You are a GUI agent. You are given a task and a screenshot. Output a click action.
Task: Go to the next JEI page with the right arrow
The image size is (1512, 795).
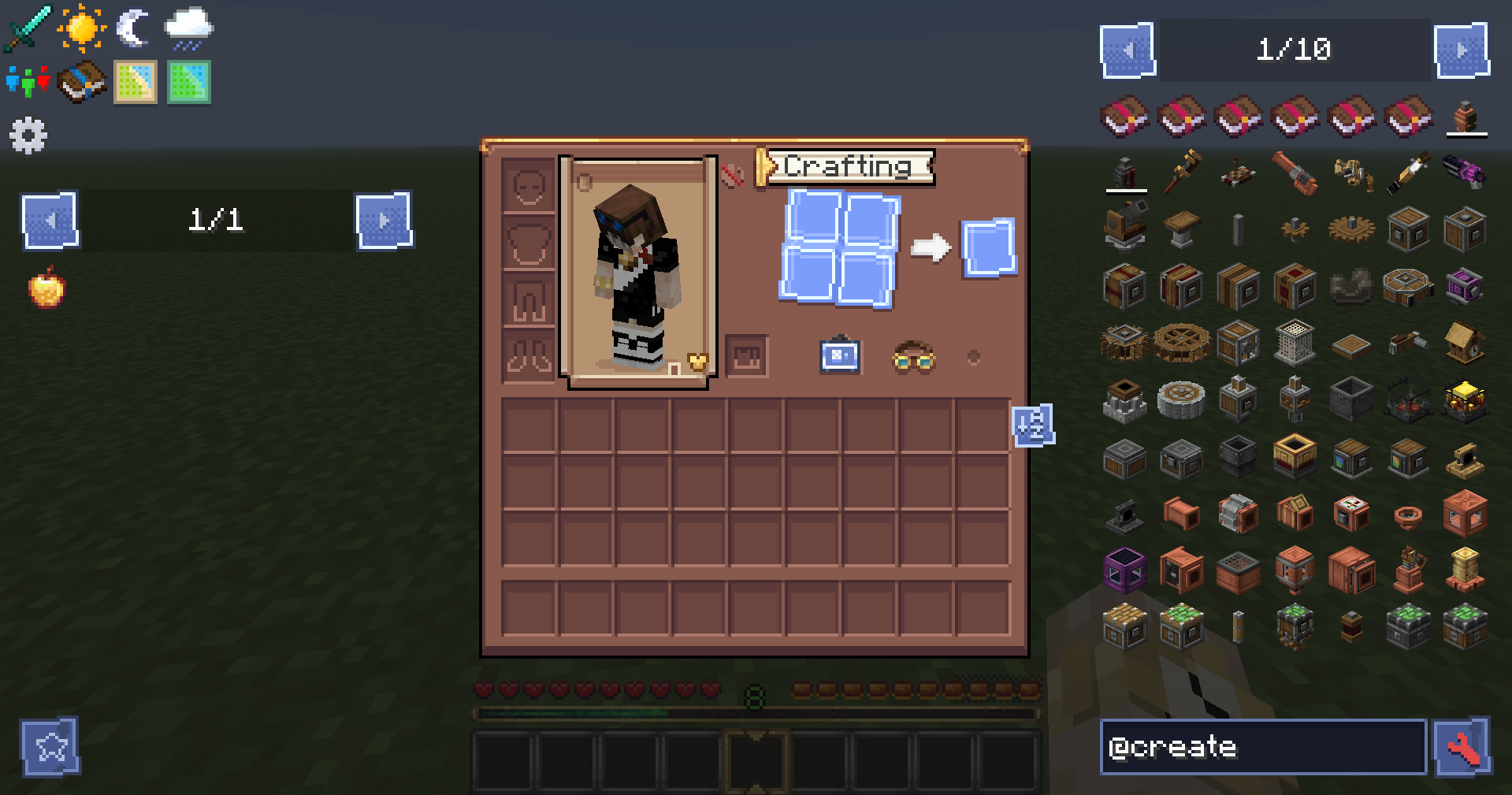coord(1463,49)
